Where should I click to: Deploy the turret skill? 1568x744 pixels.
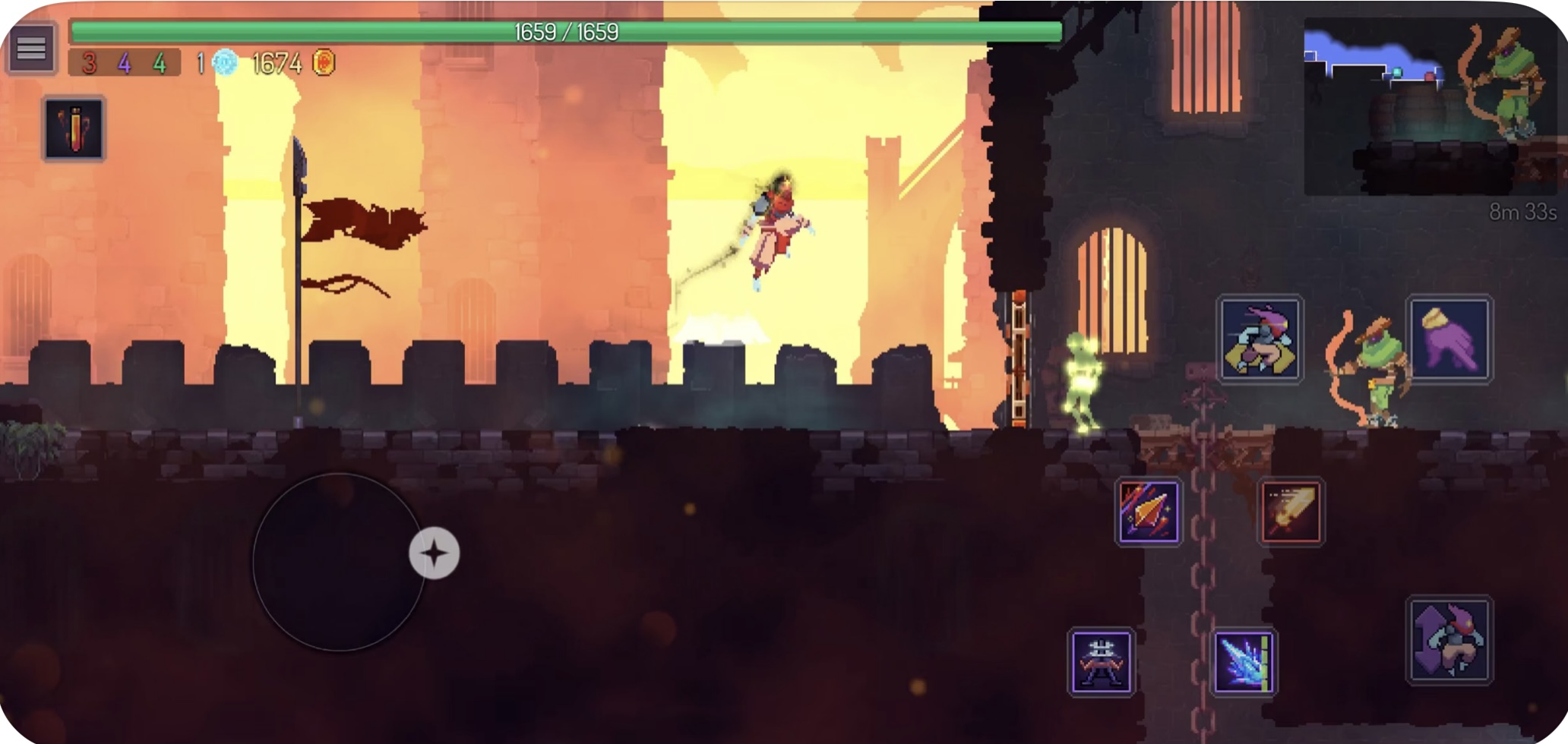1101,661
